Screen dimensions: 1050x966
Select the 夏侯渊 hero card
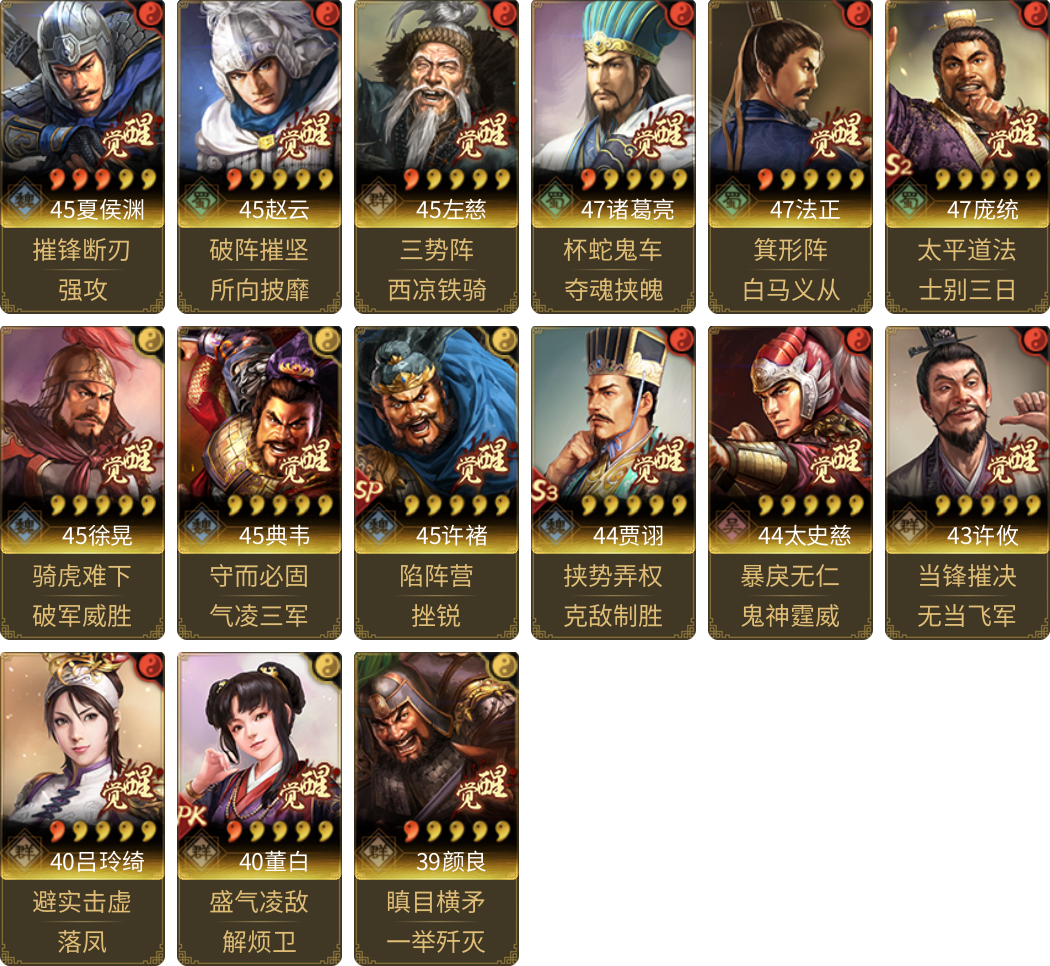point(82,110)
